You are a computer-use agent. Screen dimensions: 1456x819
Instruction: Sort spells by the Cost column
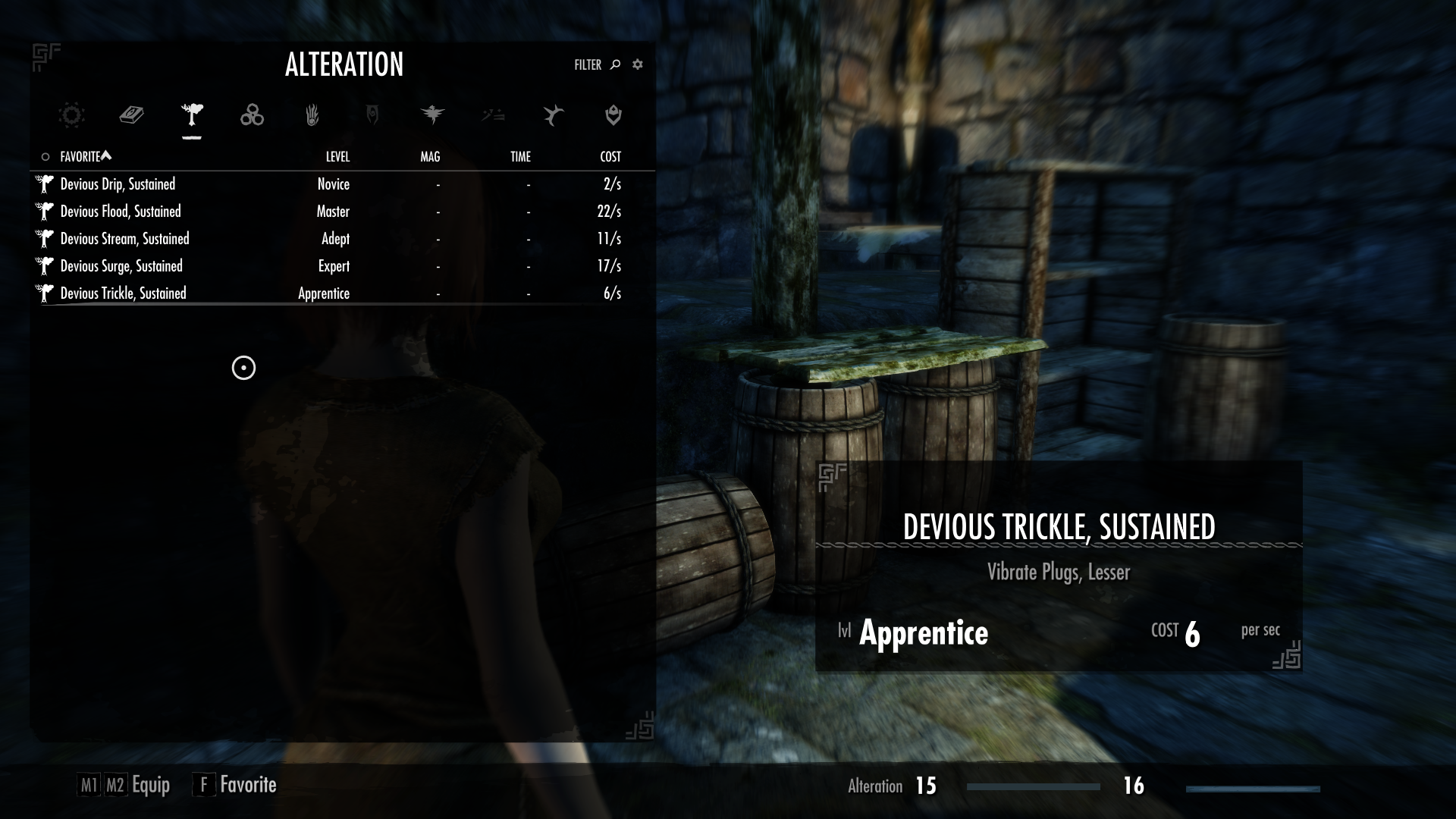610,157
